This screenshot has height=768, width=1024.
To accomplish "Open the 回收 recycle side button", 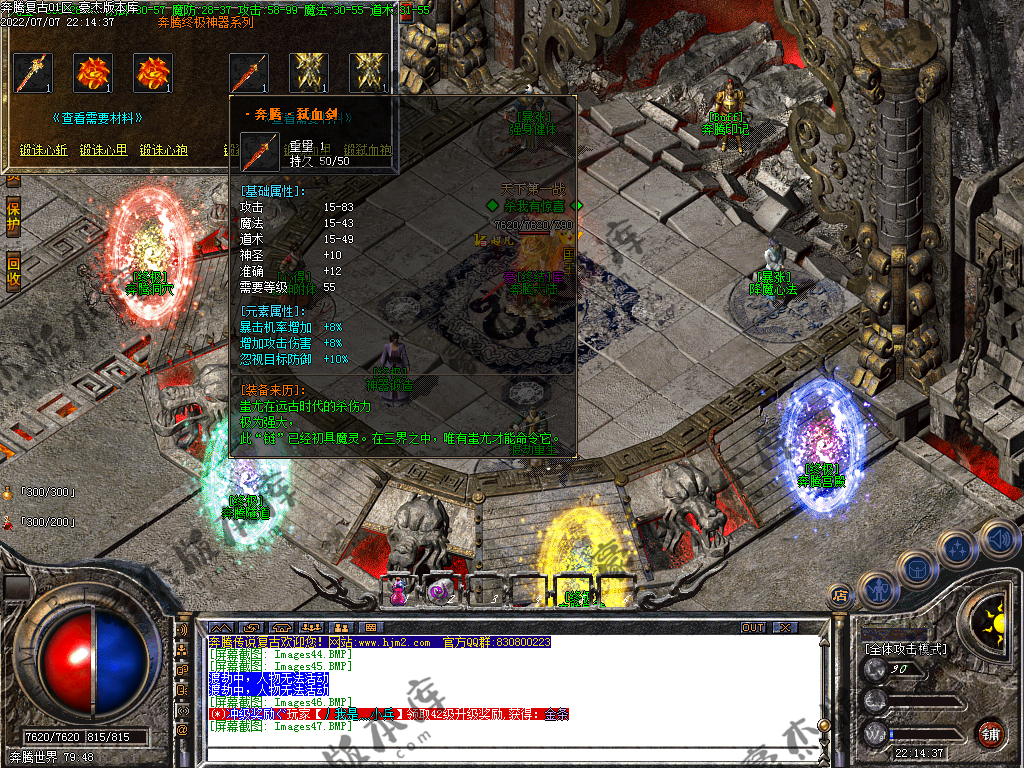I will click(x=13, y=272).
